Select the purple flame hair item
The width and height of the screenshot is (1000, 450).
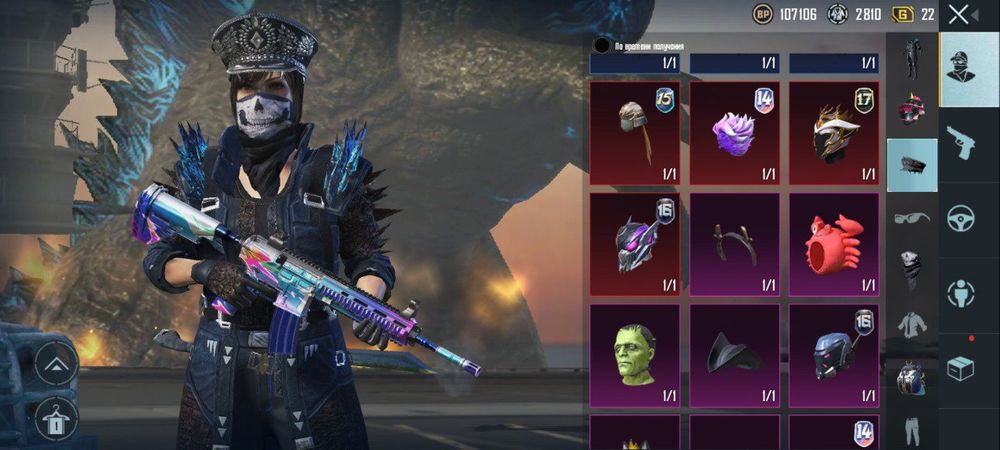[x=734, y=134]
